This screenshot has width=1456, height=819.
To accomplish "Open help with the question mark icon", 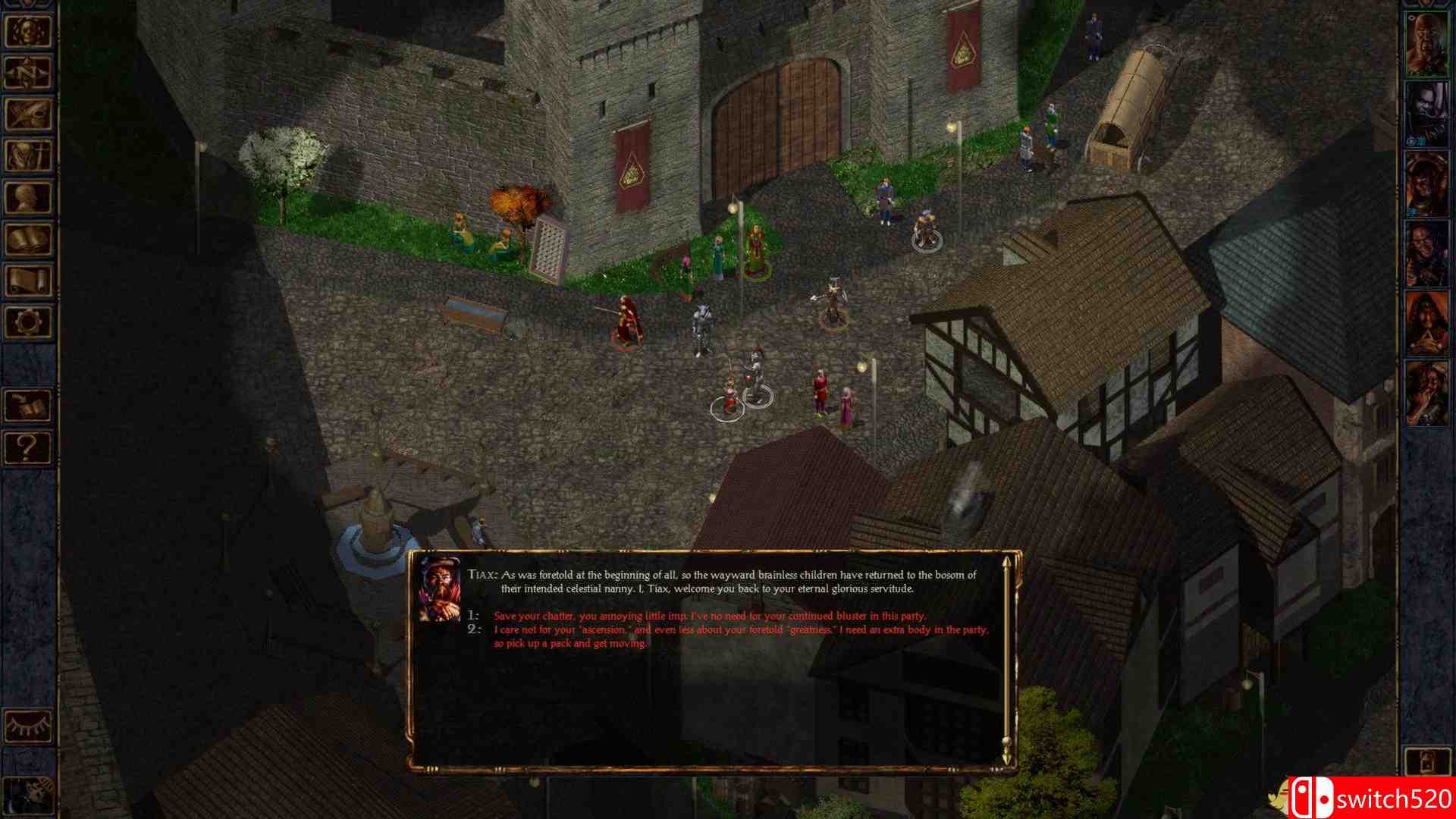I will click(x=29, y=447).
